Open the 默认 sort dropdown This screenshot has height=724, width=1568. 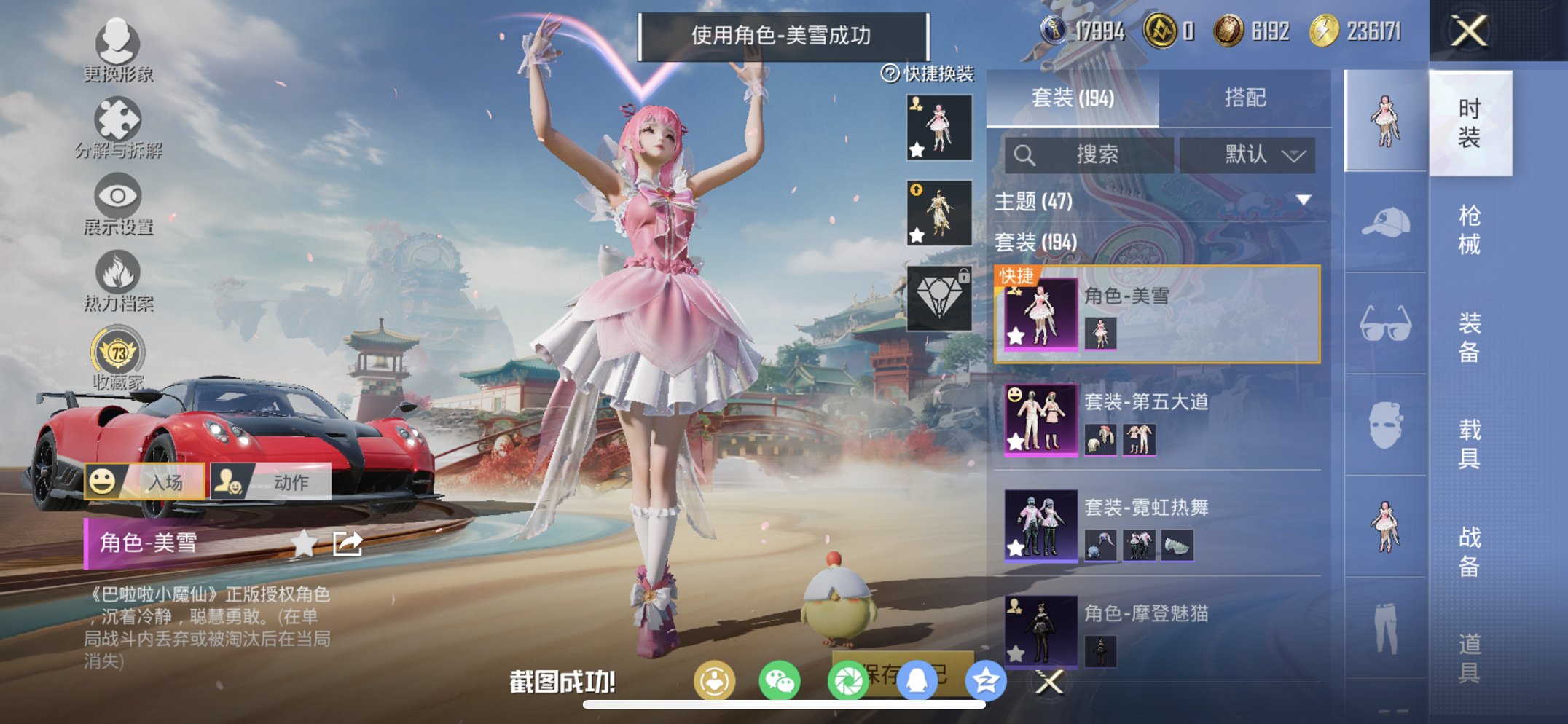(x=1253, y=154)
